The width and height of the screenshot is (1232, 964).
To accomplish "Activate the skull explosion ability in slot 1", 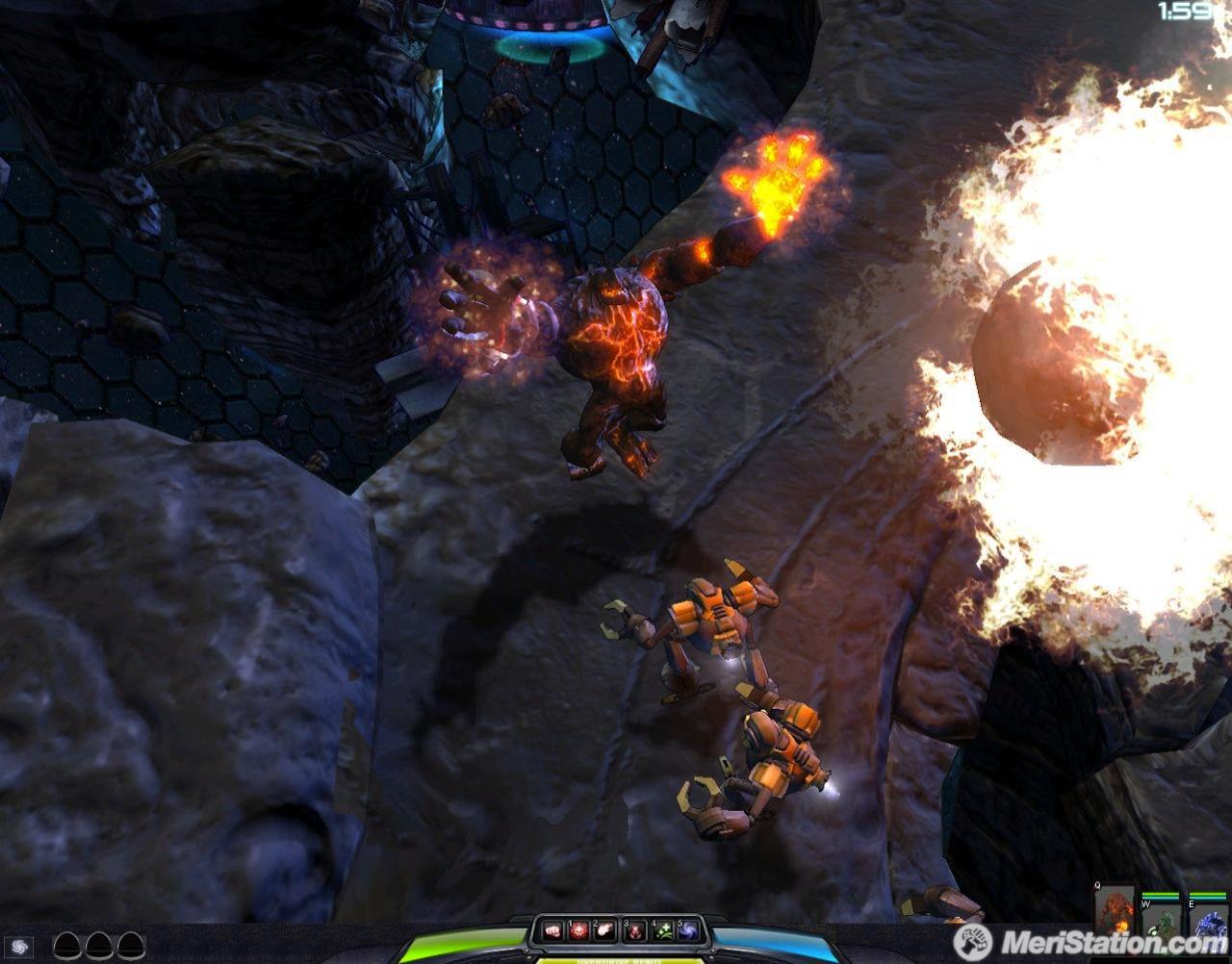I will (578, 930).
